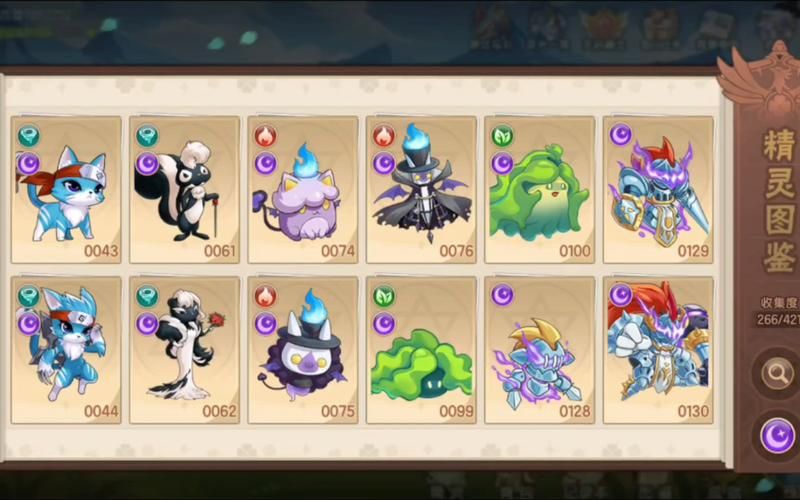Select the top-hat bat card 0076
Image resolution: width=800 pixels, height=500 pixels.
pos(421,190)
